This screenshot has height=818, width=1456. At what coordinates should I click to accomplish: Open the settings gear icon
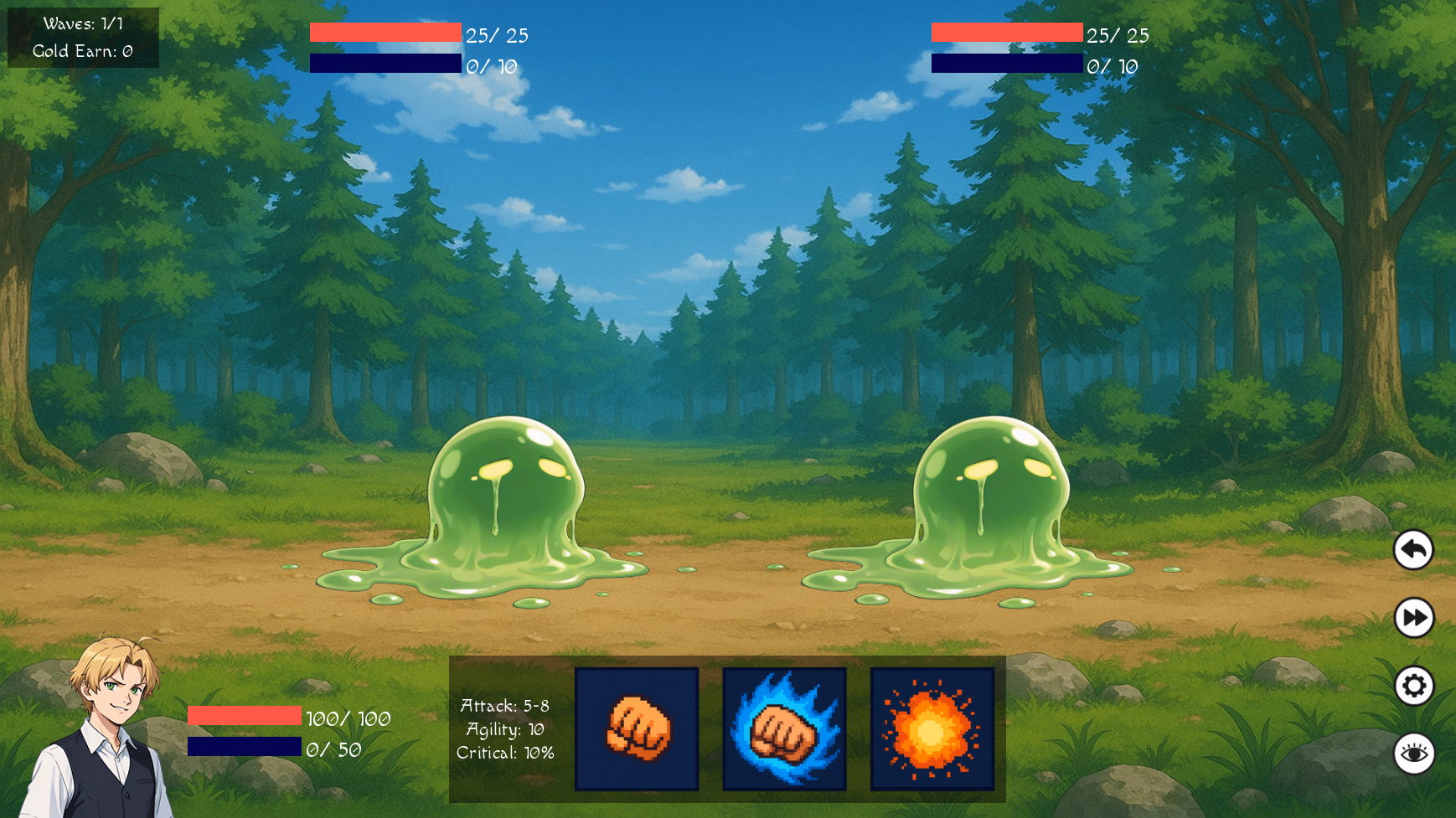[x=1414, y=685]
